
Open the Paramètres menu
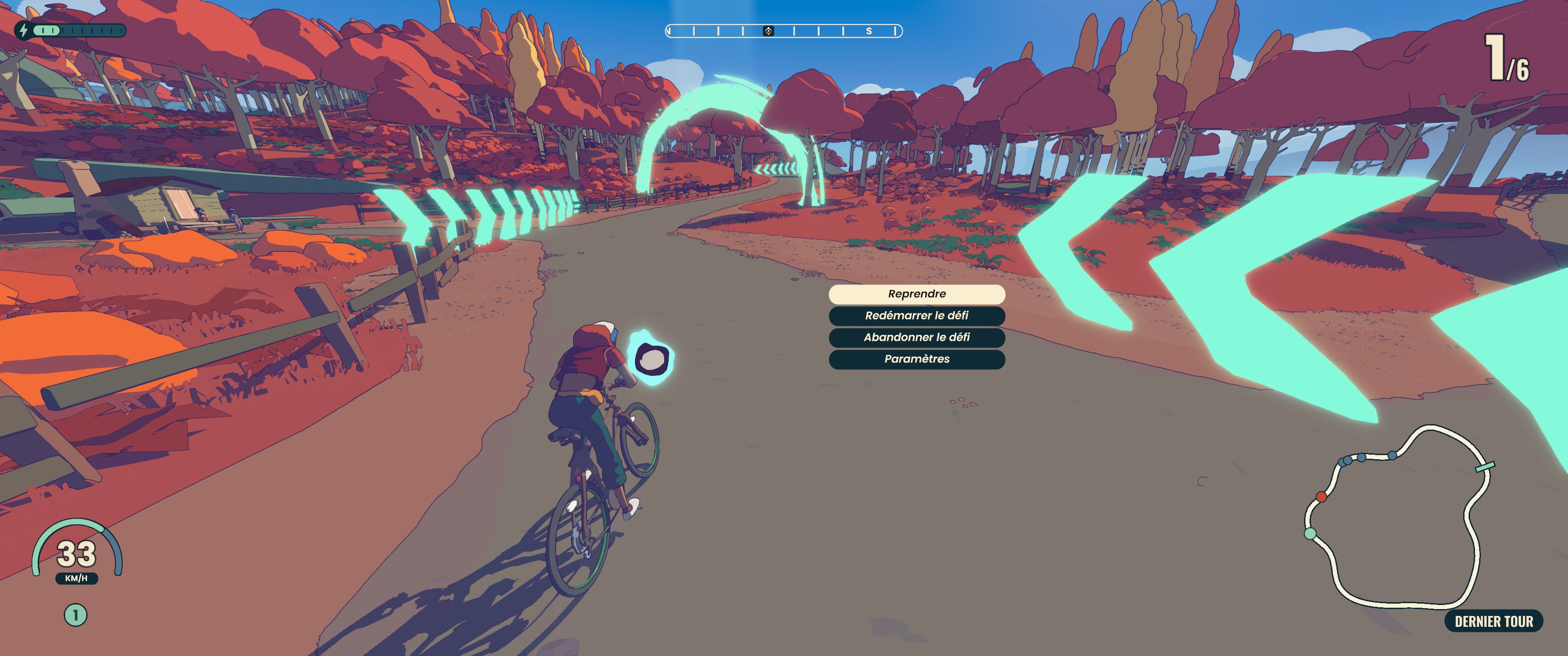click(916, 359)
